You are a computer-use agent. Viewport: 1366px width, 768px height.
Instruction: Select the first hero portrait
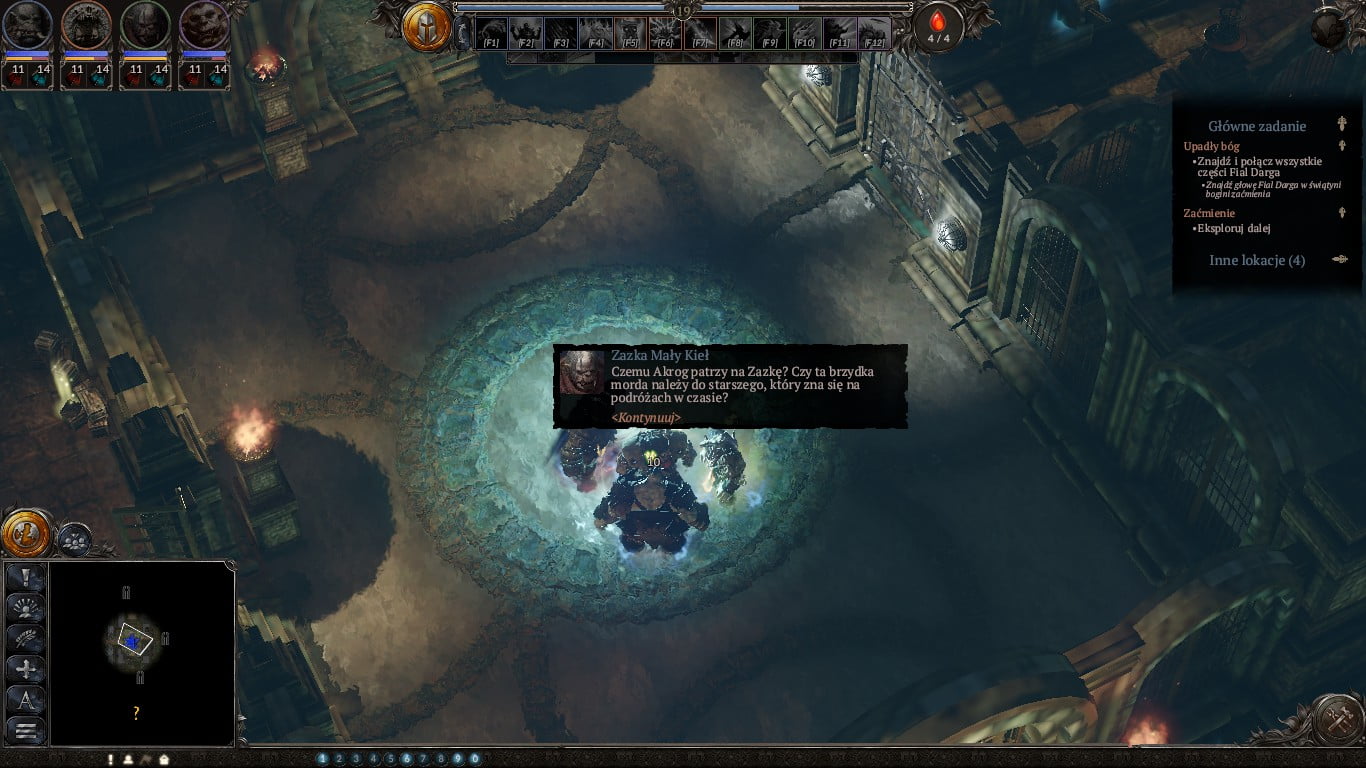click(x=27, y=27)
